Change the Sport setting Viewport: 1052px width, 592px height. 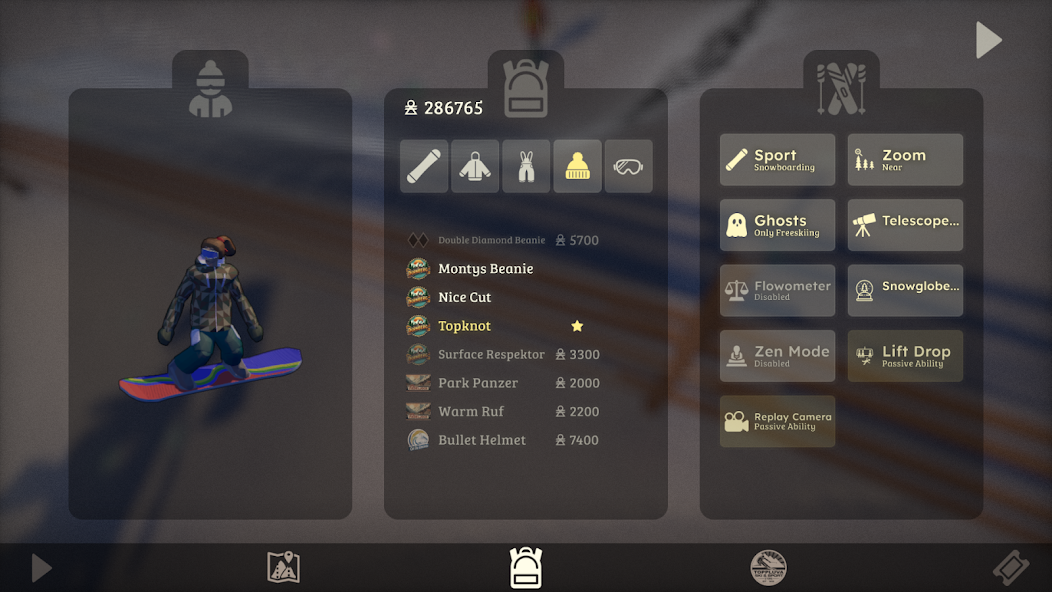click(777, 160)
